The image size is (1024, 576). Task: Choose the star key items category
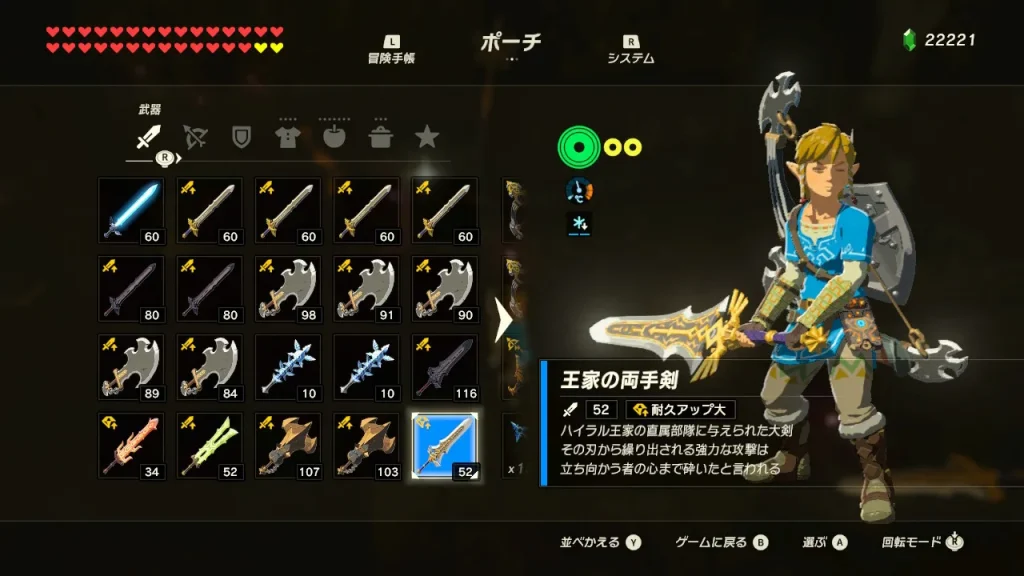(427, 137)
